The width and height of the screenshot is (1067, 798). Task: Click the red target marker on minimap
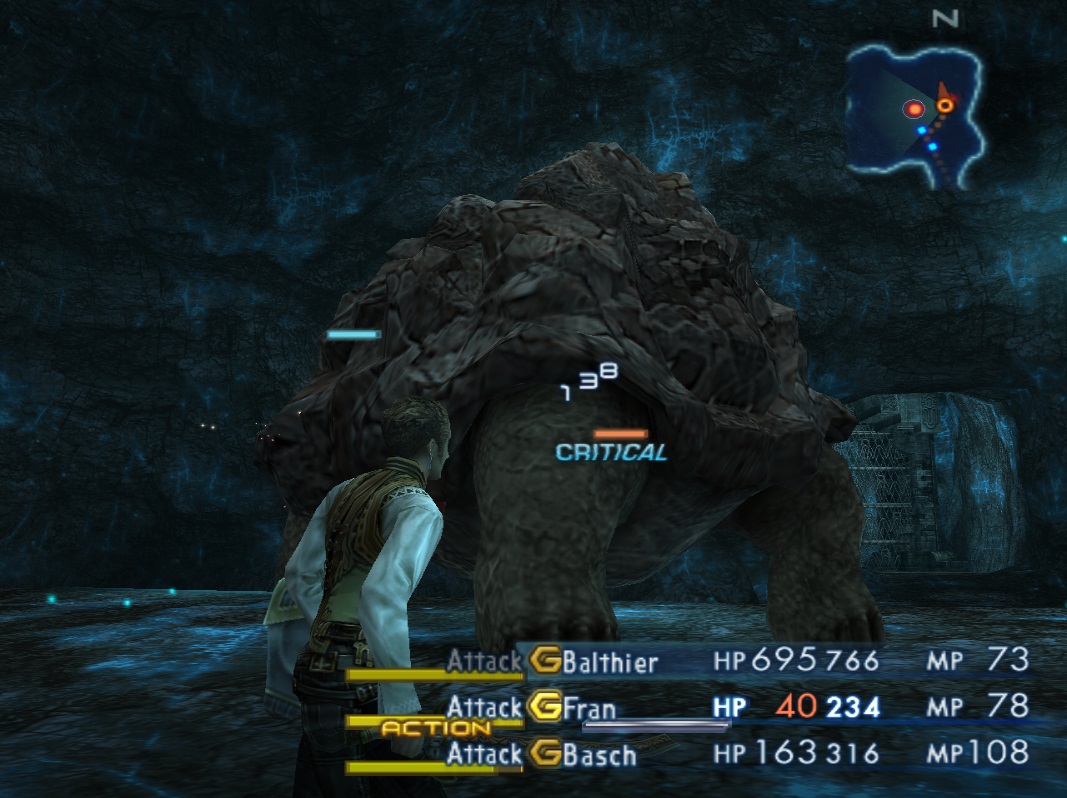tap(913, 109)
